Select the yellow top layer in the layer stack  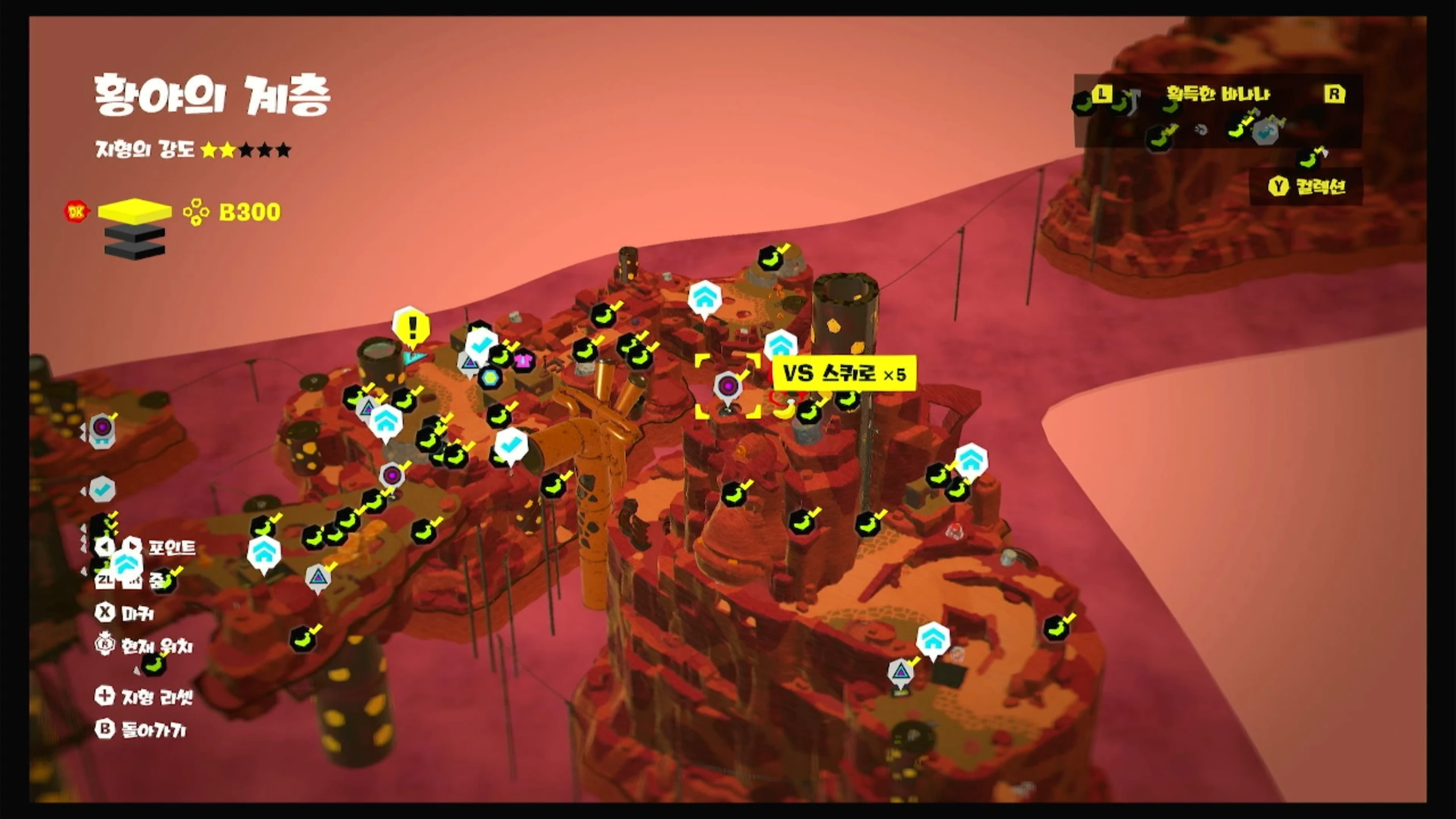pyautogui.click(x=135, y=210)
